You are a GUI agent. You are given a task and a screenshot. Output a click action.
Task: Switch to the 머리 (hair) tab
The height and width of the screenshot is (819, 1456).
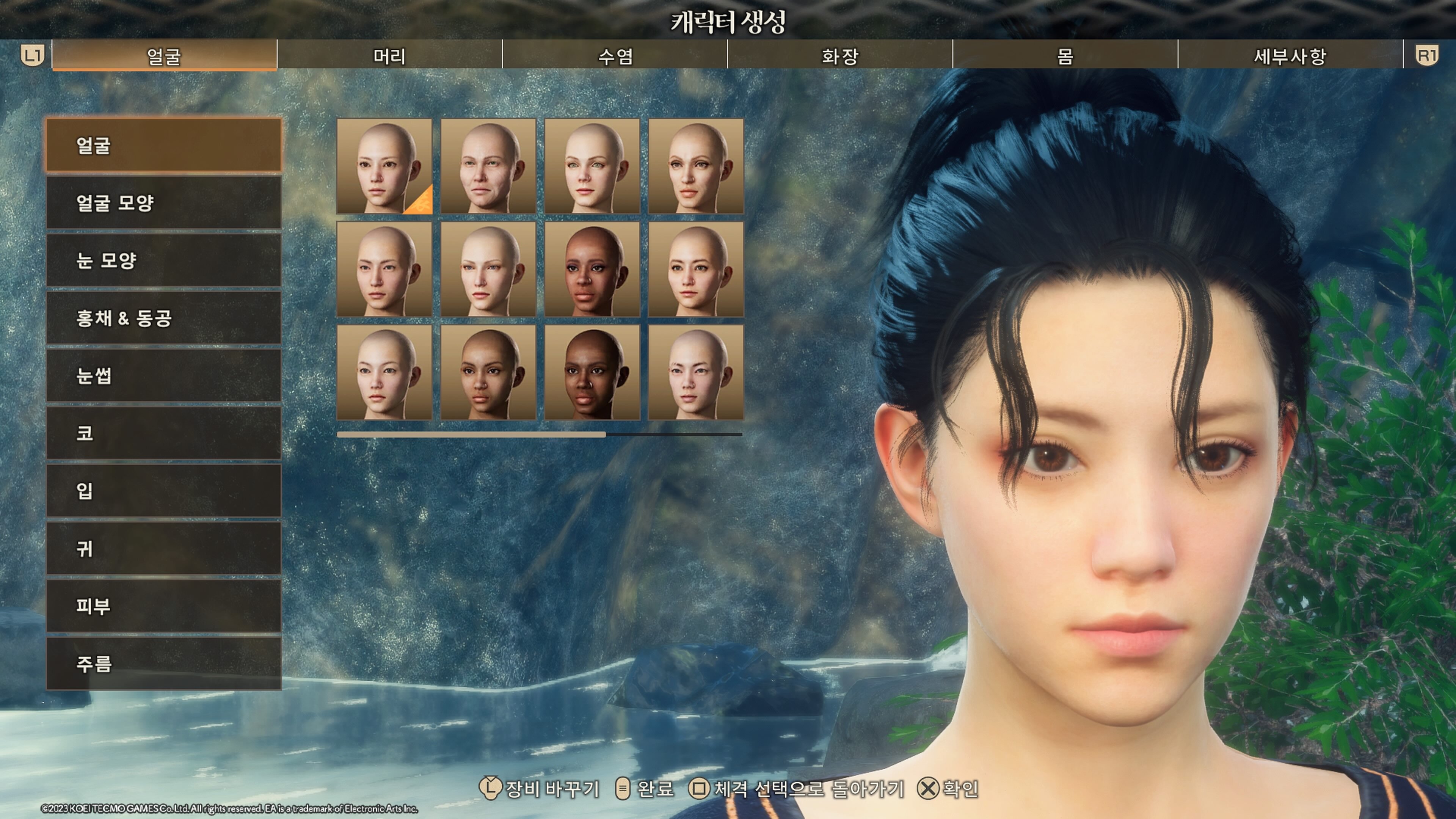click(389, 55)
